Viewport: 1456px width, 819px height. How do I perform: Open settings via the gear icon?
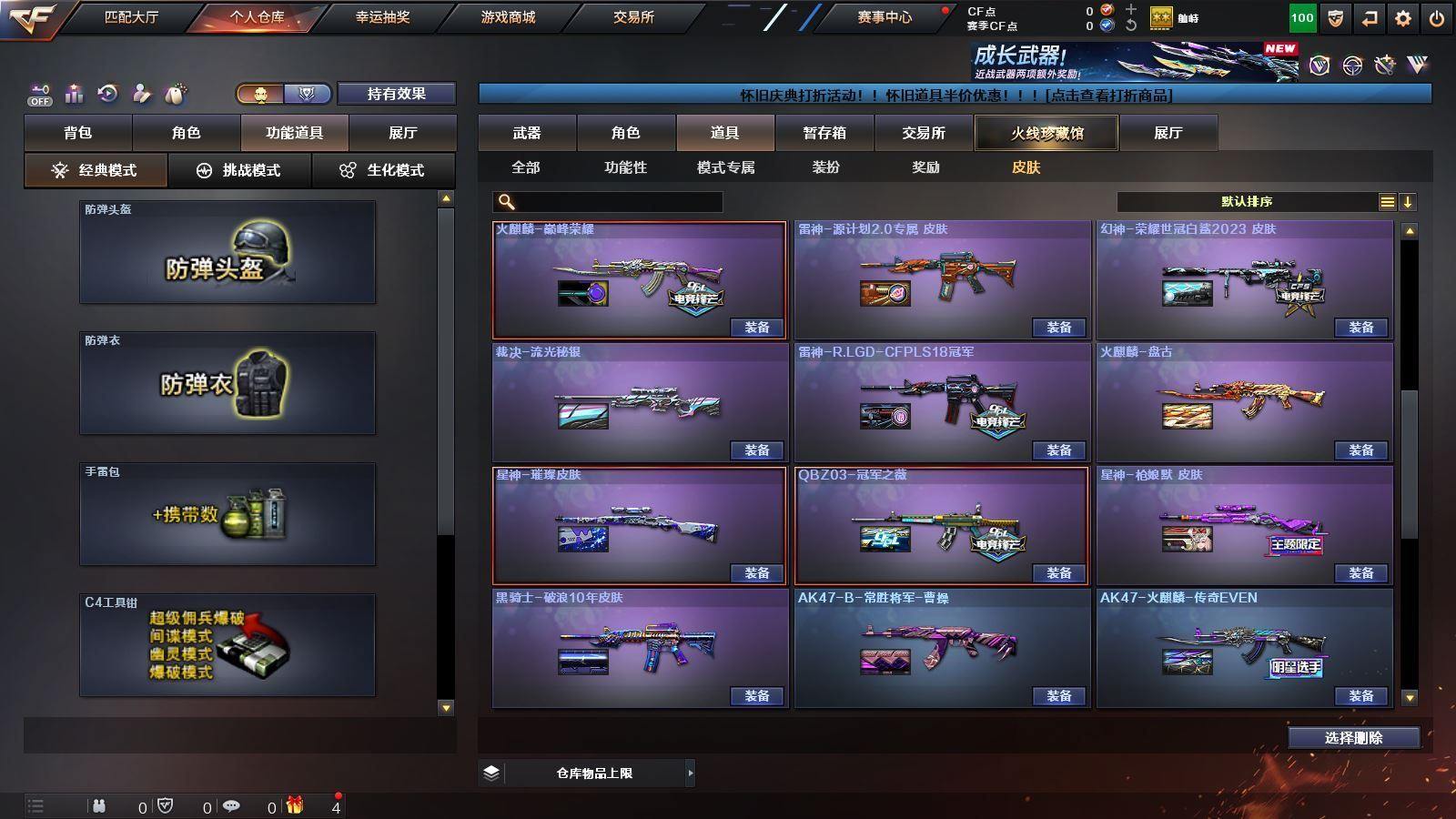pos(1402,18)
